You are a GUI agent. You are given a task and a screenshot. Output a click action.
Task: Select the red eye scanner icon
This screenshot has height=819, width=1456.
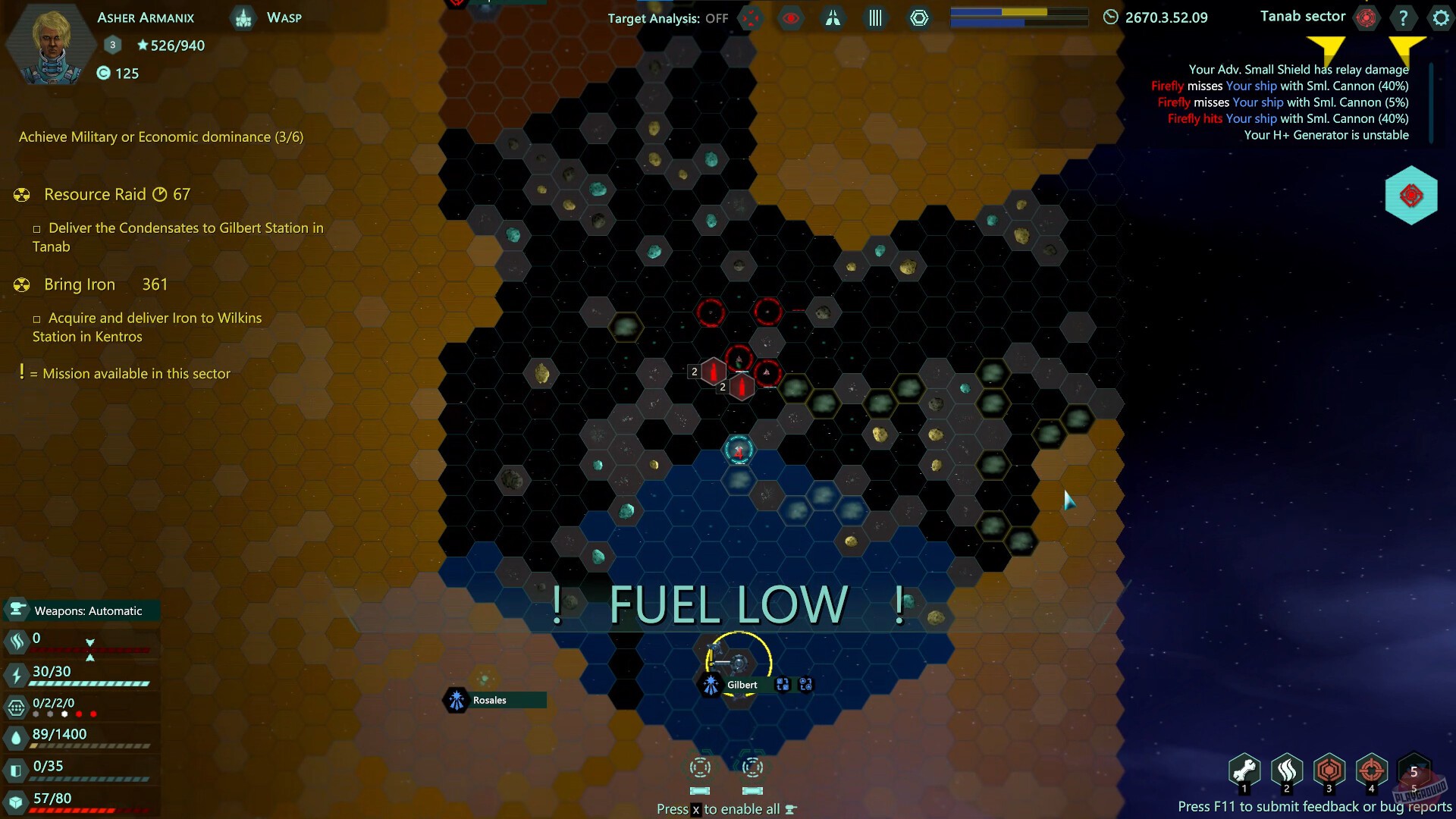pos(790,18)
